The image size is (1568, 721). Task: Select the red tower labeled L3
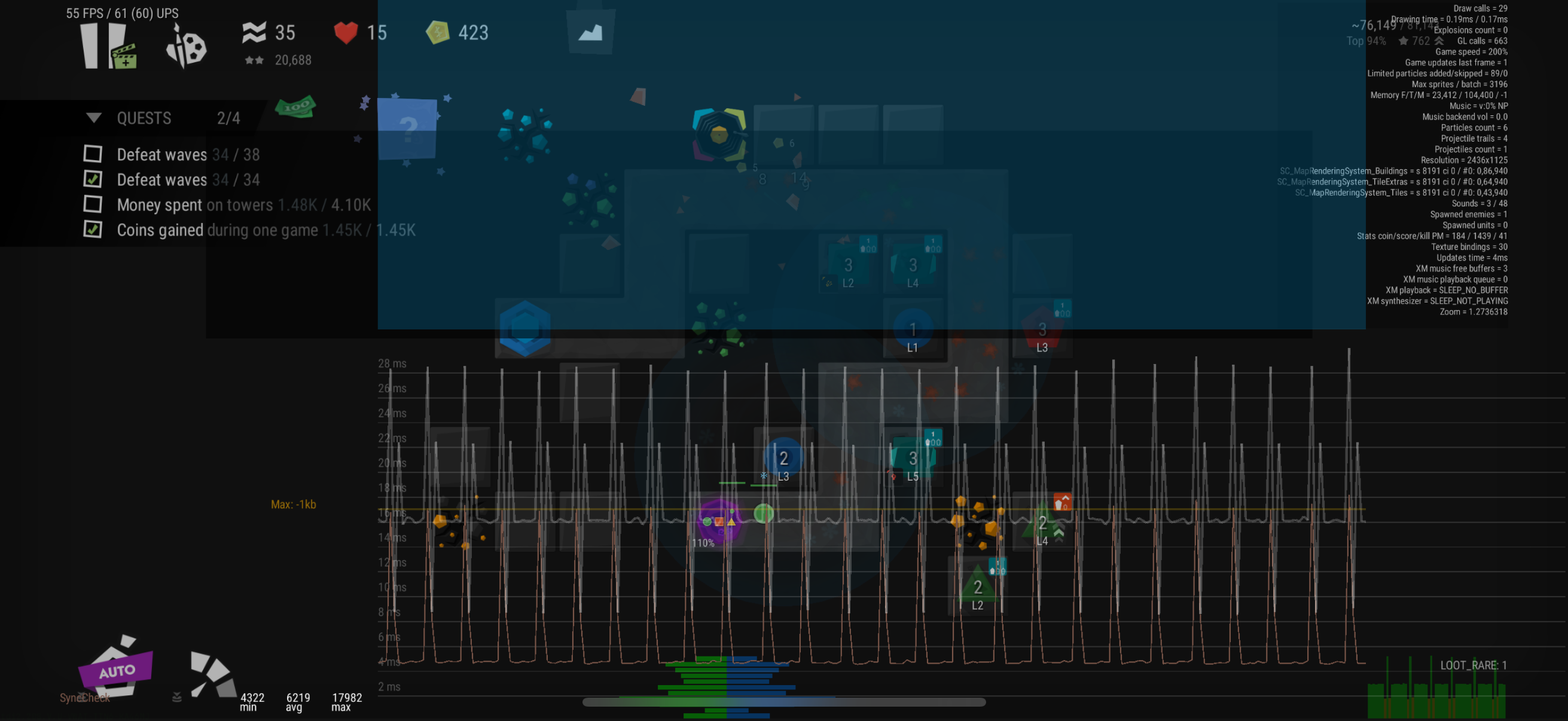[1042, 331]
